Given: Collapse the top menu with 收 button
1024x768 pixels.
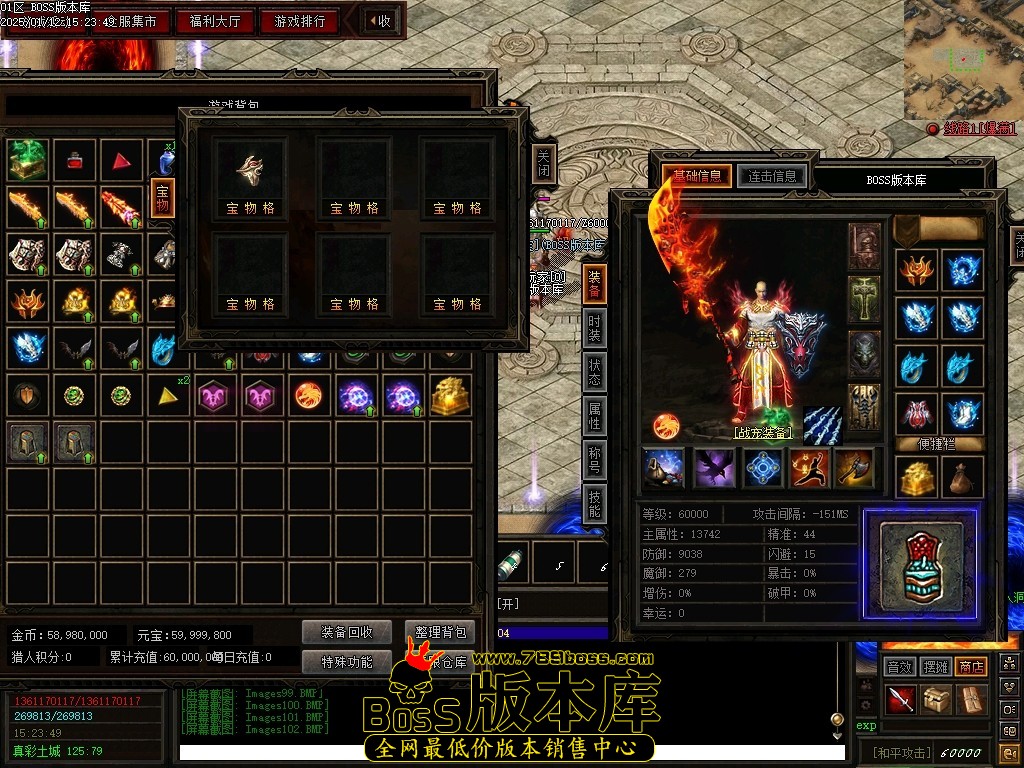Looking at the screenshot, I should pyautogui.click(x=379, y=21).
